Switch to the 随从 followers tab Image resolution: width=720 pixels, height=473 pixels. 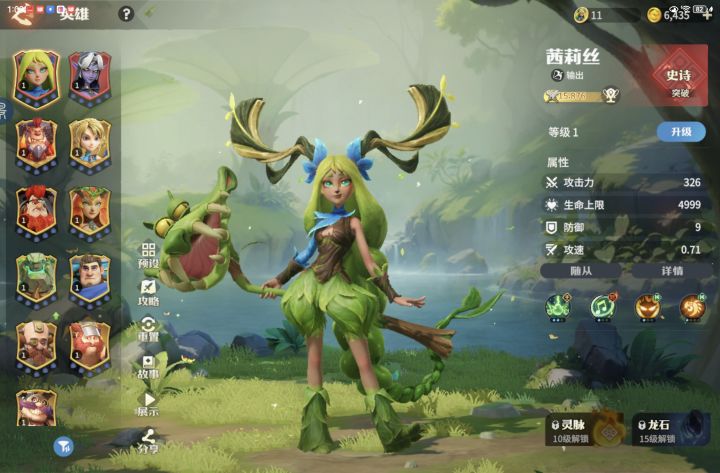click(x=581, y=270)
